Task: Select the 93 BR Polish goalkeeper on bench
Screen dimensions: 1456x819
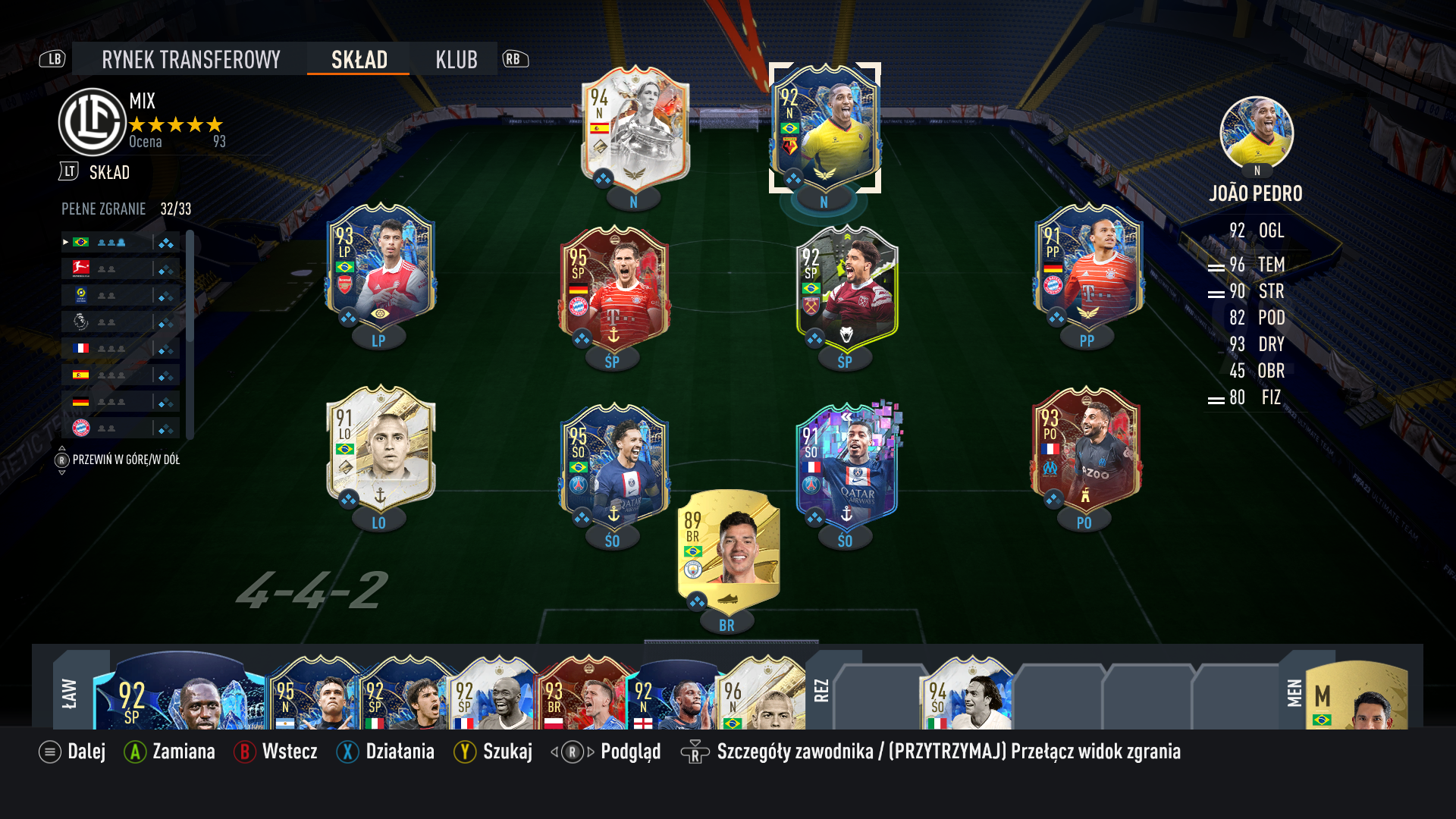Action: [x=584, y=694]
